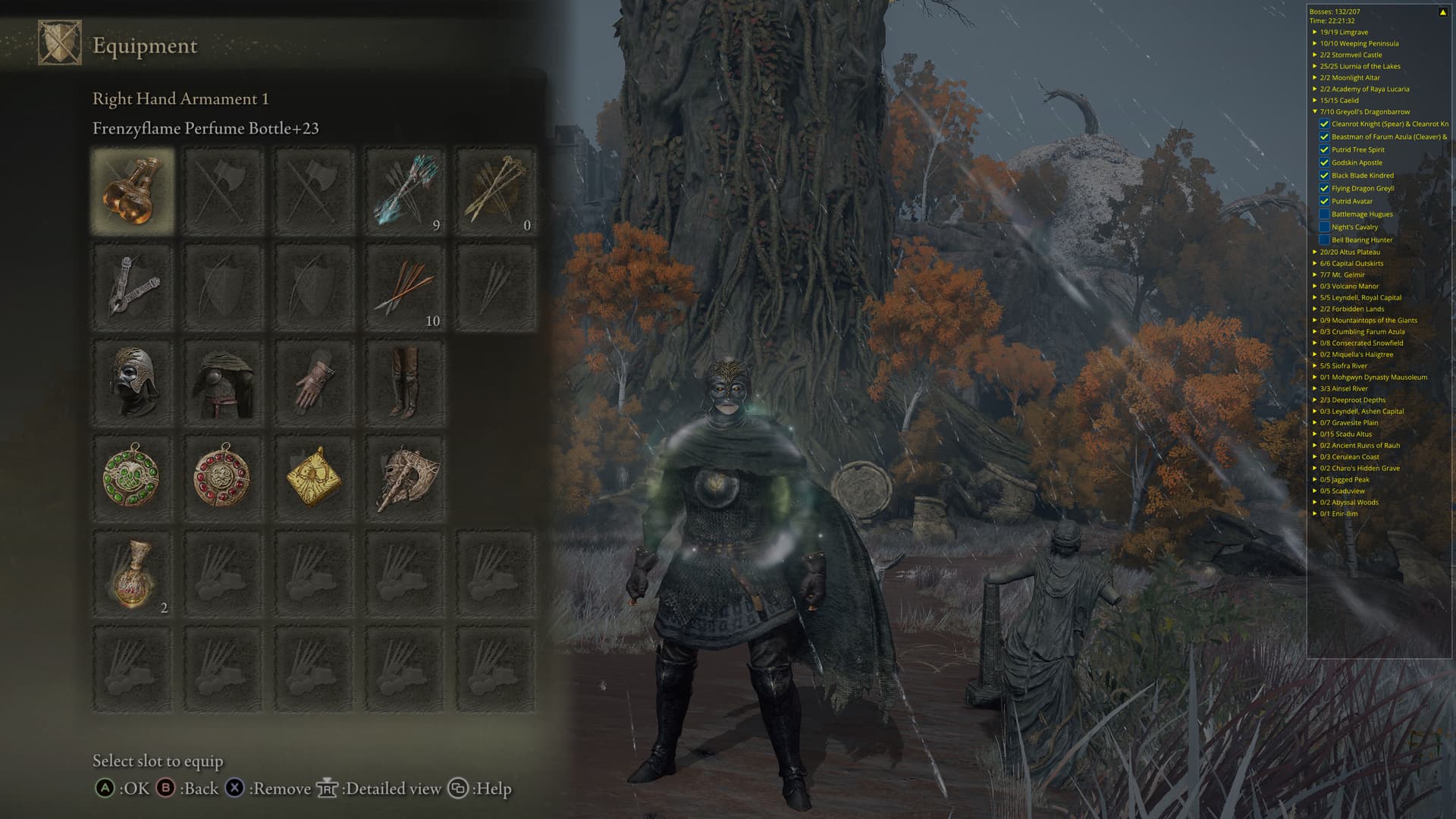Expand the Volcano Manor boss section
The image size is (1456, 819).
point(1315,286)
